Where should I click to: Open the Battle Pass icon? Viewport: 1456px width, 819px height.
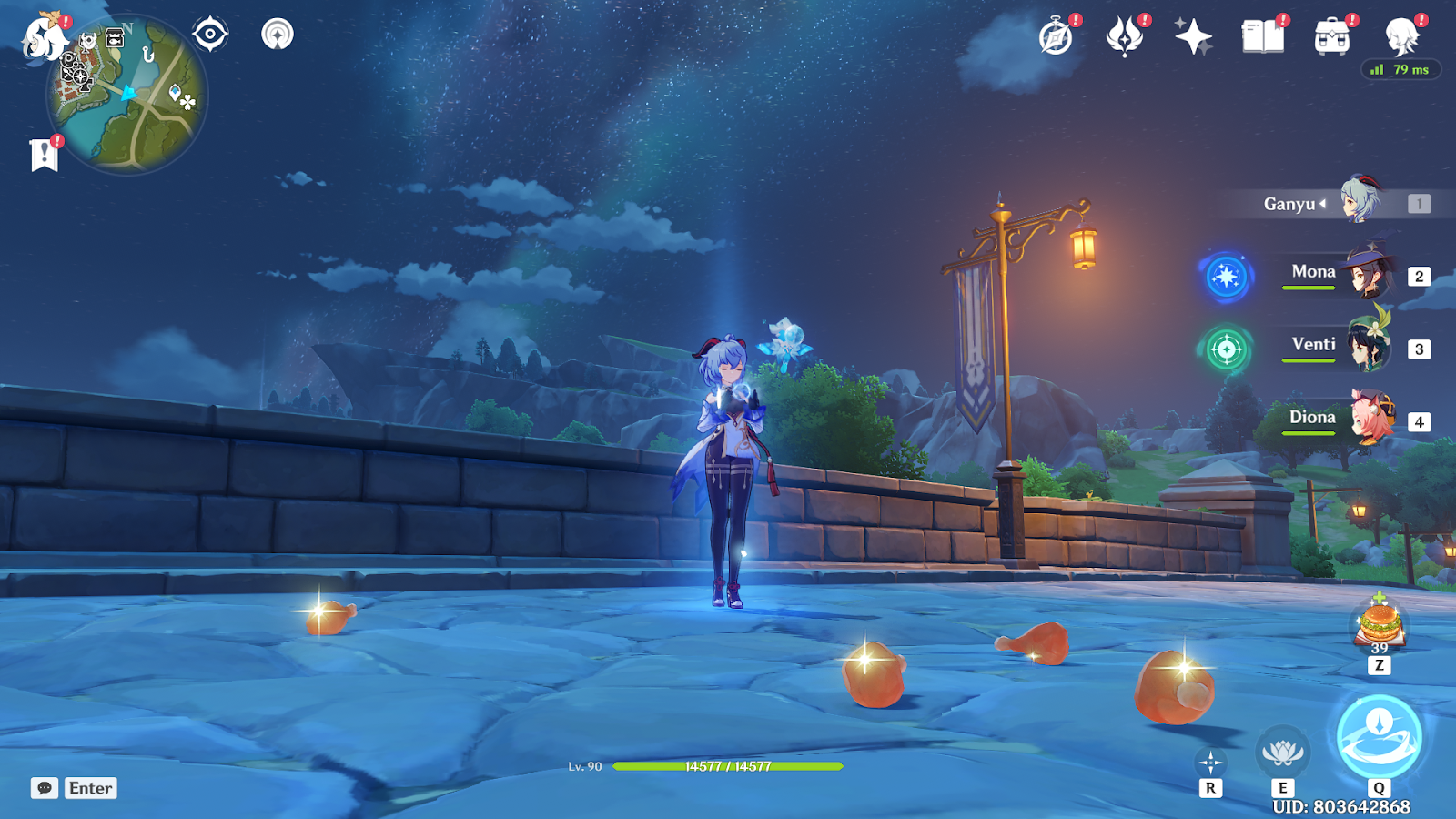coord(1125,37)
